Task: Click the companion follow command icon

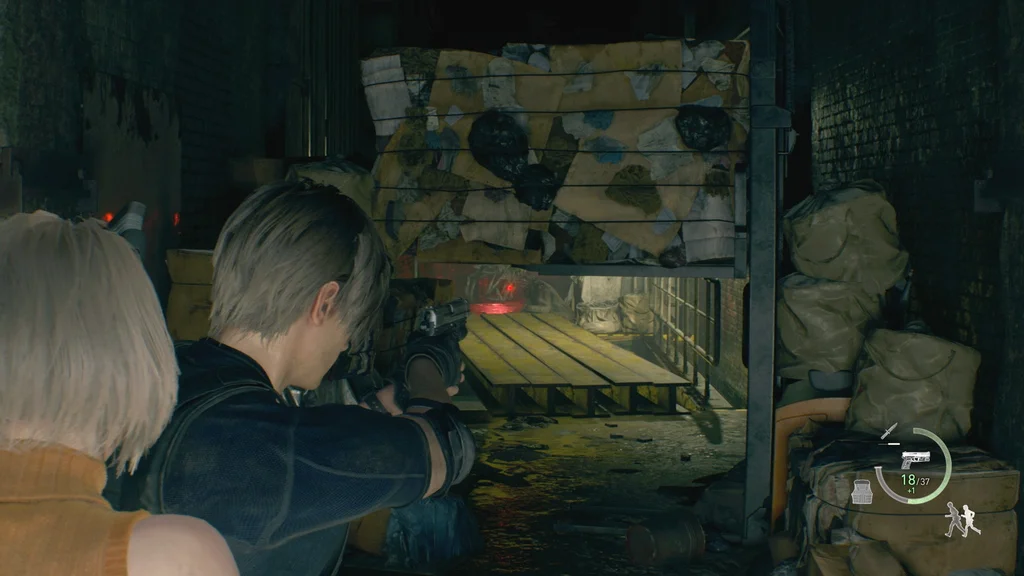Action: tap(962, 520)
